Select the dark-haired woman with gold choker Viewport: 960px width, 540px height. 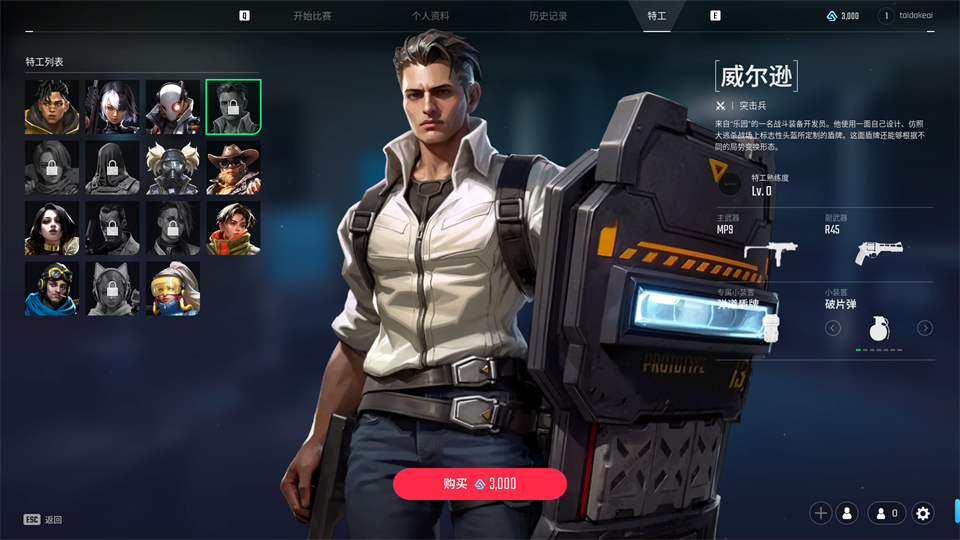pyautogui.click(x=52, y=228)
